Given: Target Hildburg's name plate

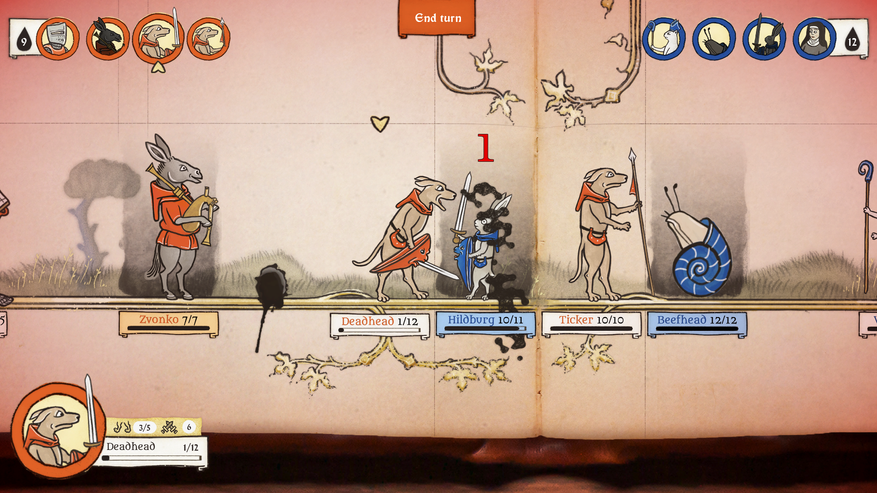Looking at the screenshot, I should 485,323.
